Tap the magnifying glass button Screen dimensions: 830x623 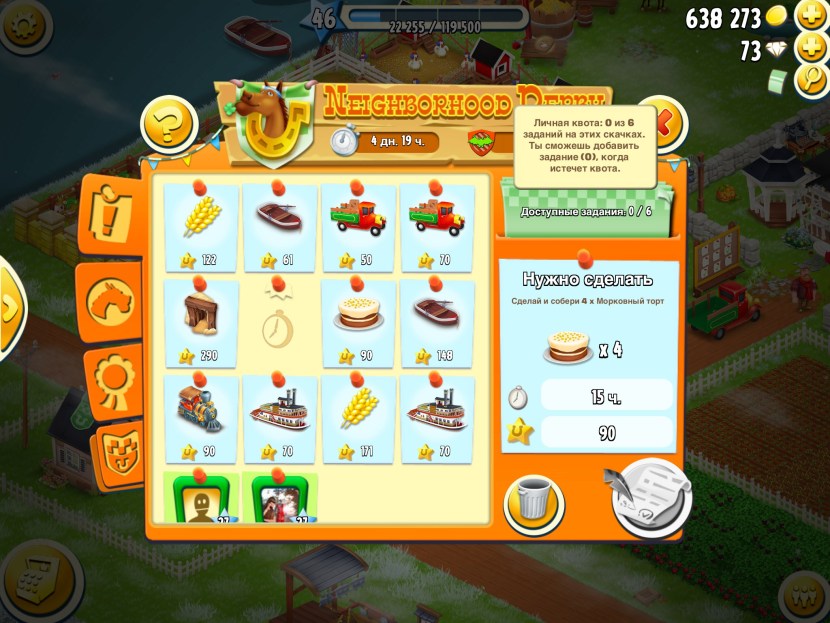click(811, 80)
